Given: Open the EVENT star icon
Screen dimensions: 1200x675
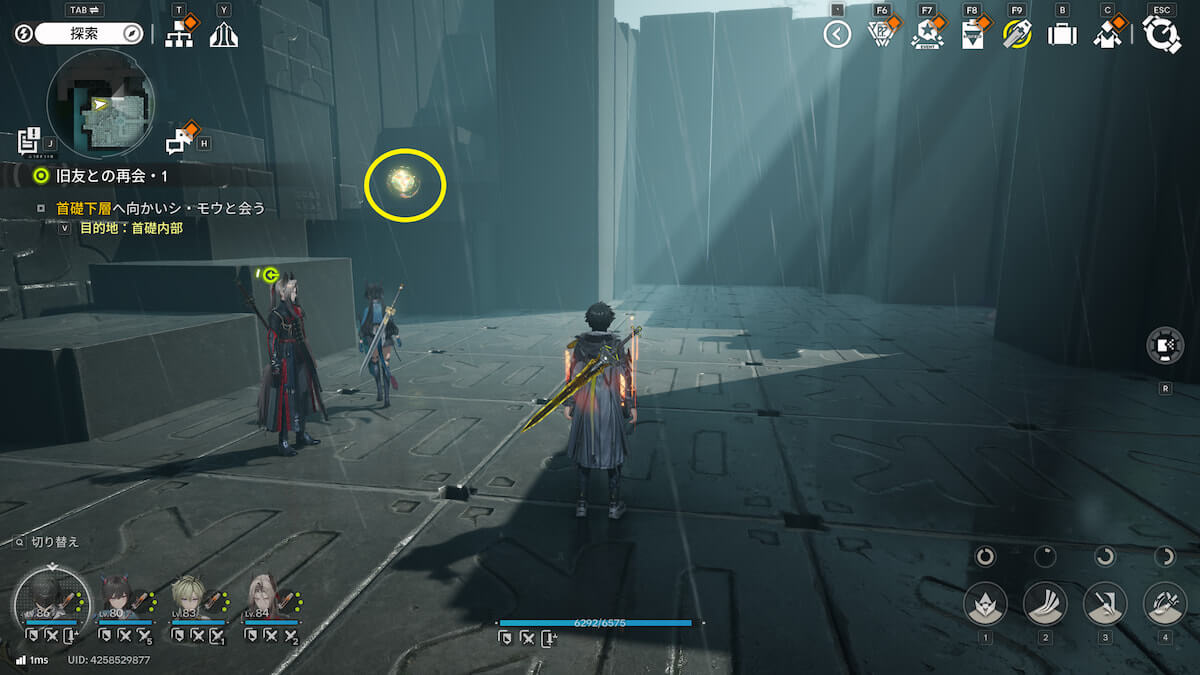Looking at the screenshot, I should 927,35.
